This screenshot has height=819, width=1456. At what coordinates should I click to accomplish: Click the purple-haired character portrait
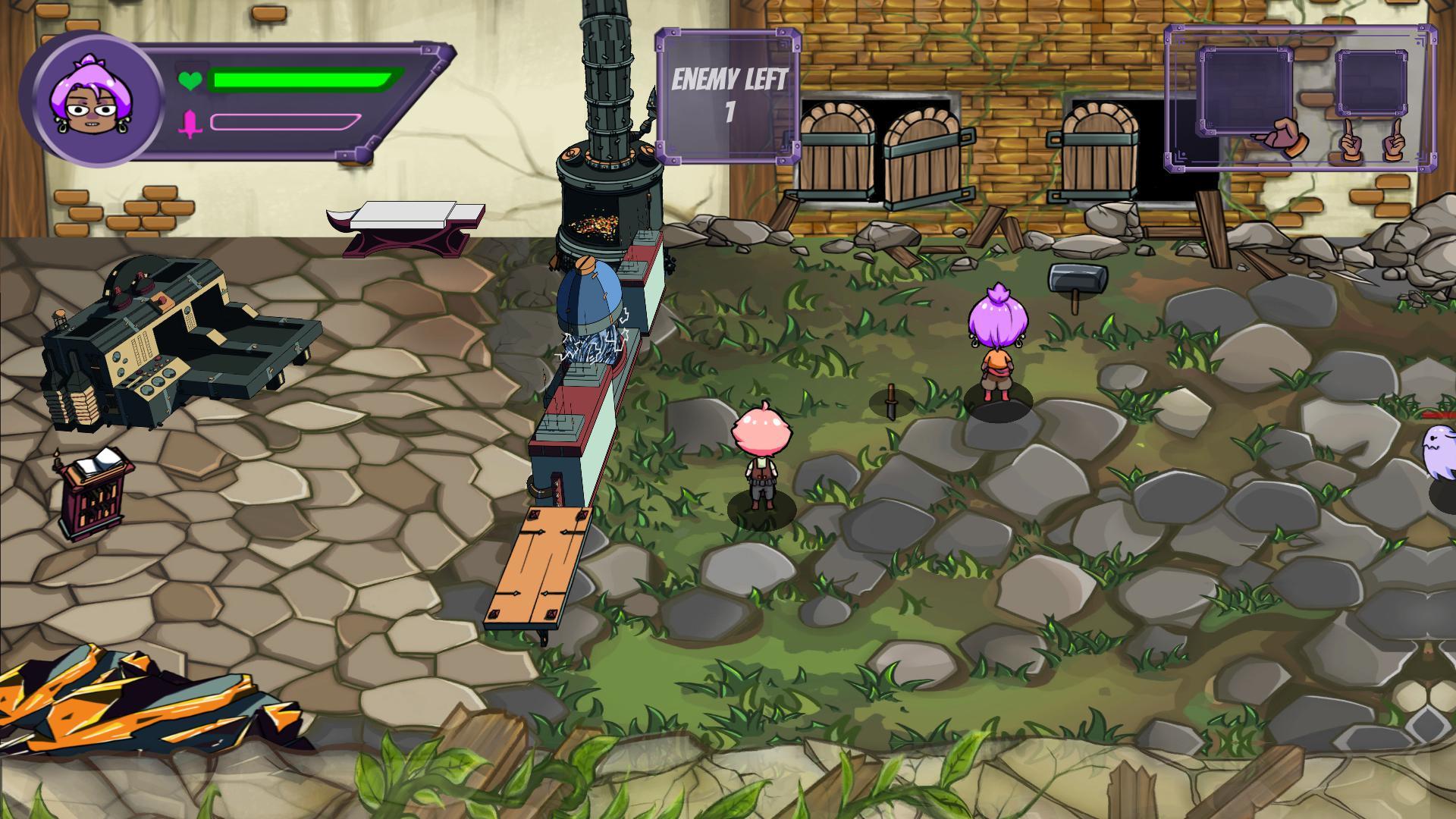(92, 99)
